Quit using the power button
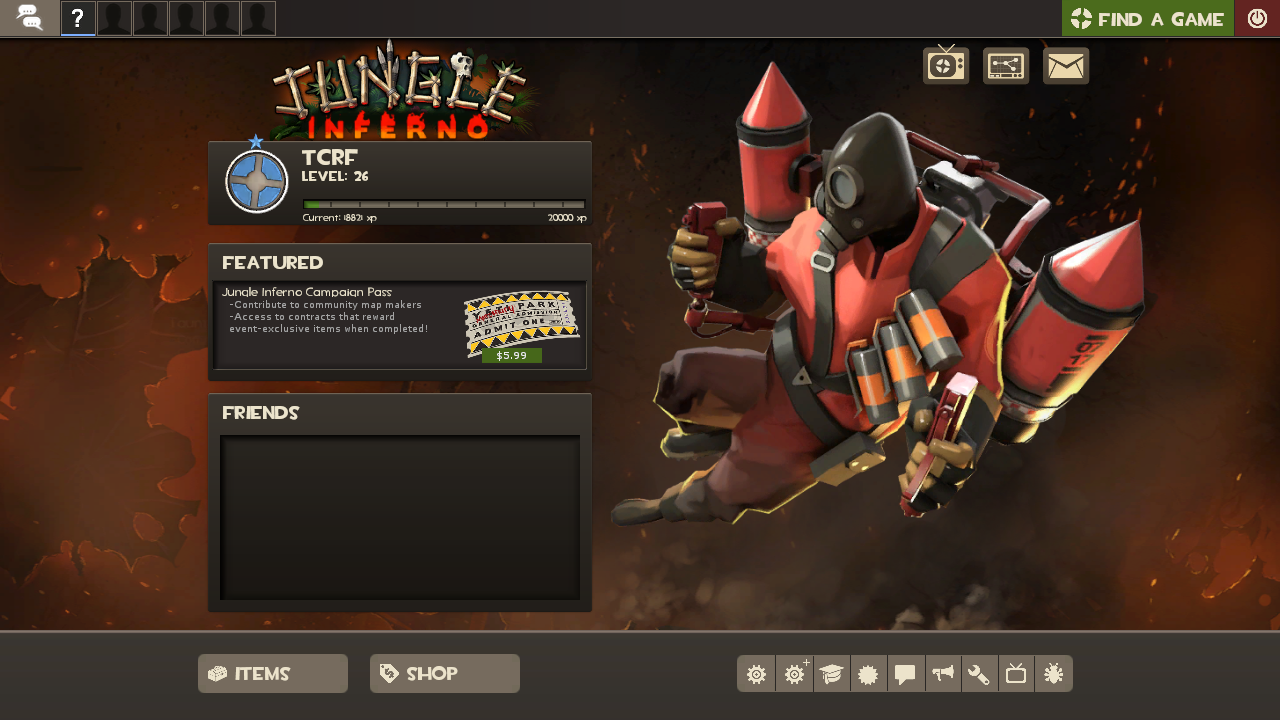The height and width of the screenshot is (720, 1280). [x=1257, y=19]
